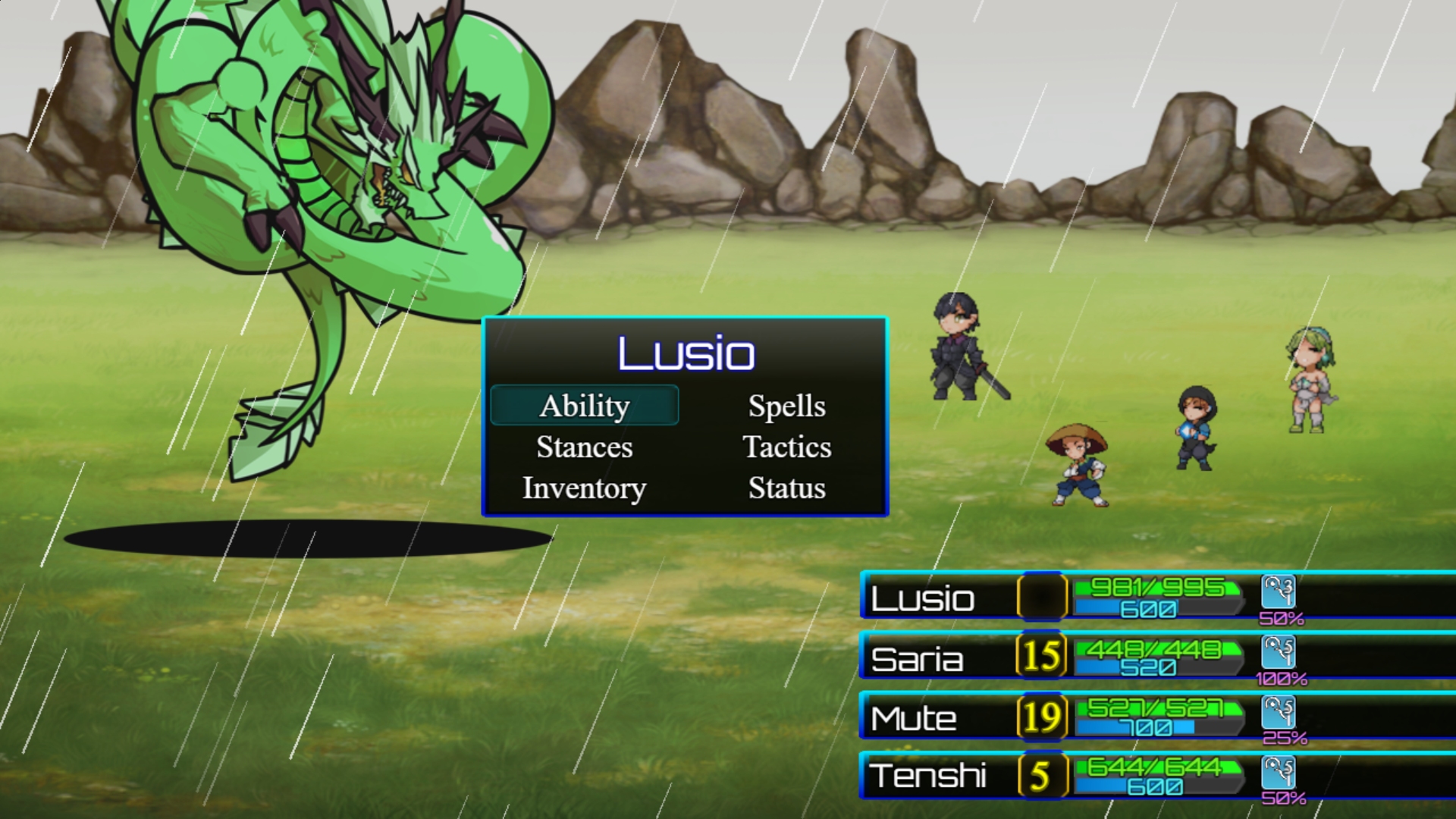The width and height of the screenshot is (1456, 819).
Task: Select Saria's party row
Action: (x=917, y=659)
